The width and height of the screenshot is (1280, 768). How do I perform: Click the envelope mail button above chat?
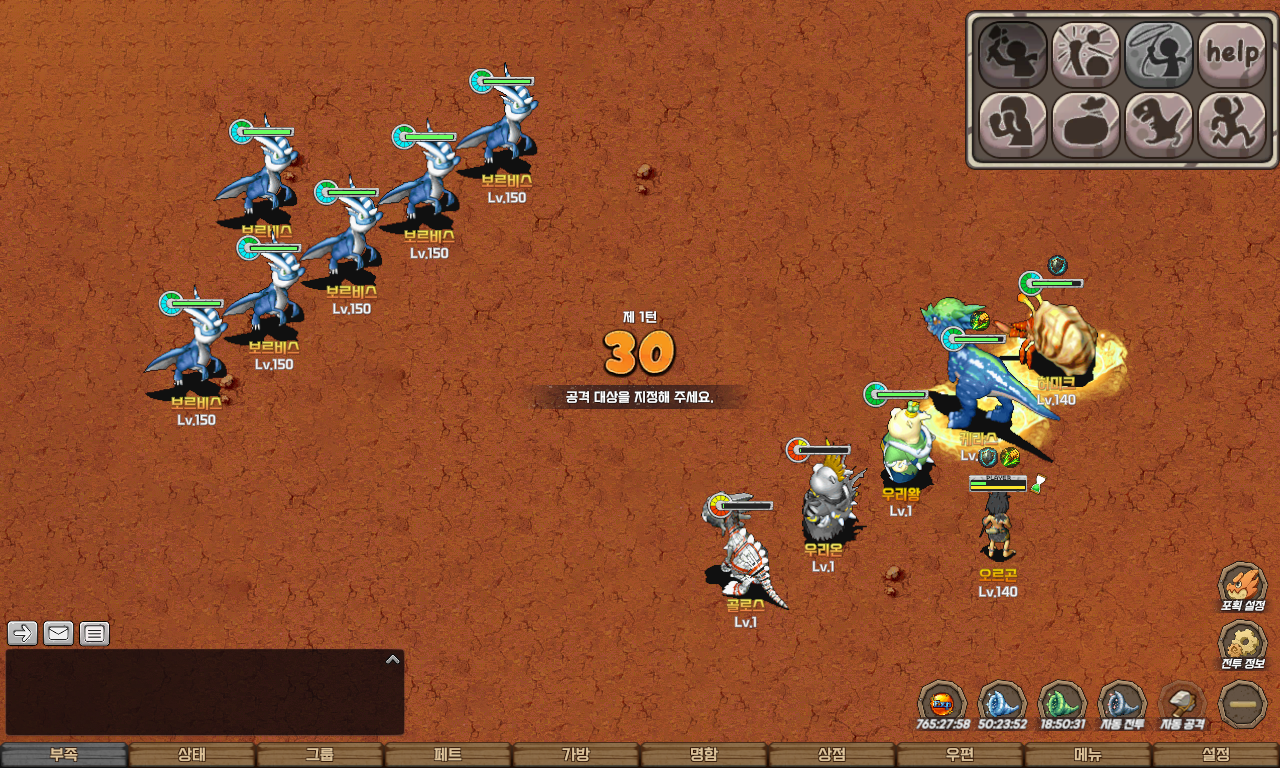[x=59, y=633]
